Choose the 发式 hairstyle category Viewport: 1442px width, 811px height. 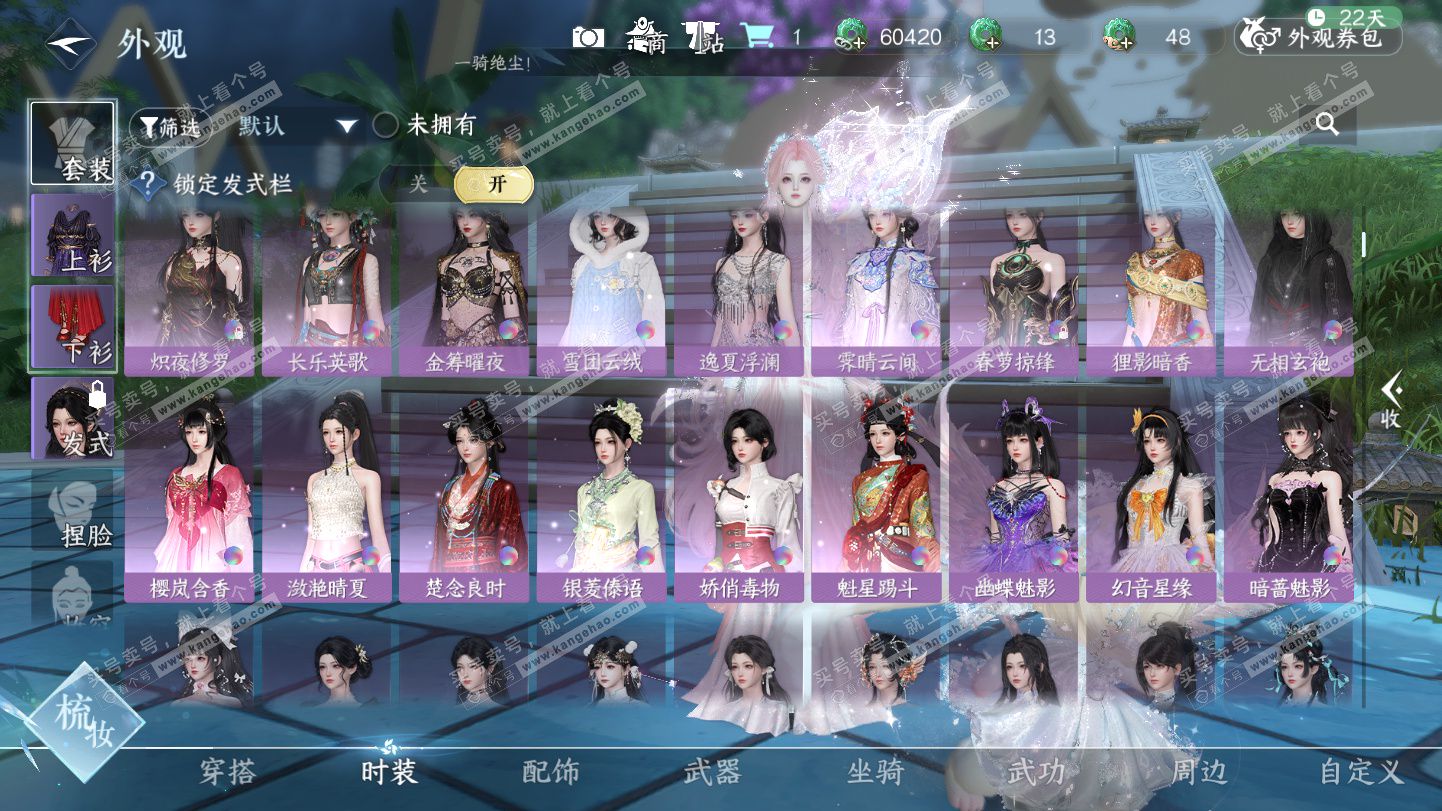(x=72, y=418)
